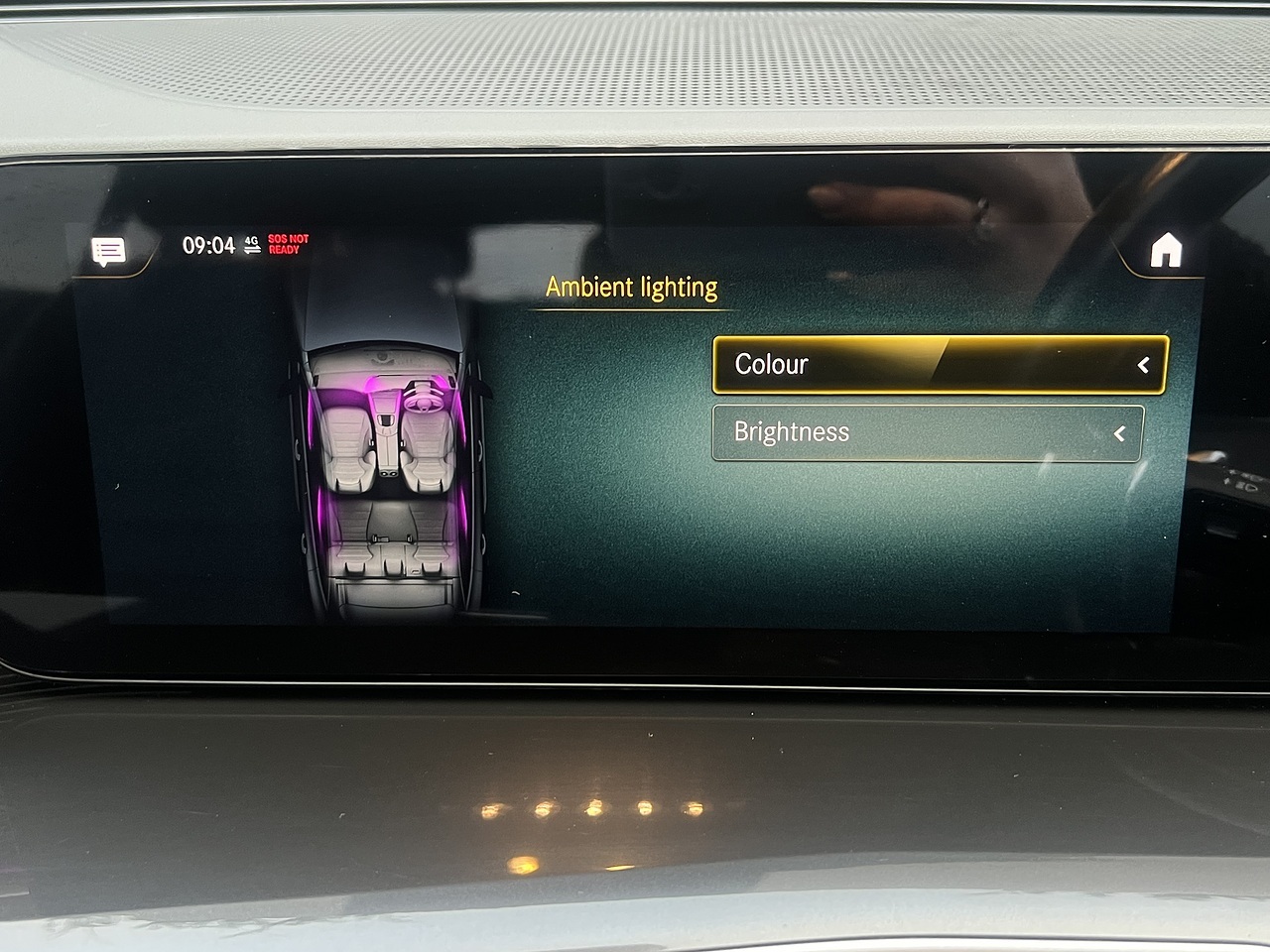Screen dimensions: 1270x952
Task: Go to the home screen
Action: tap(1166, 250)
